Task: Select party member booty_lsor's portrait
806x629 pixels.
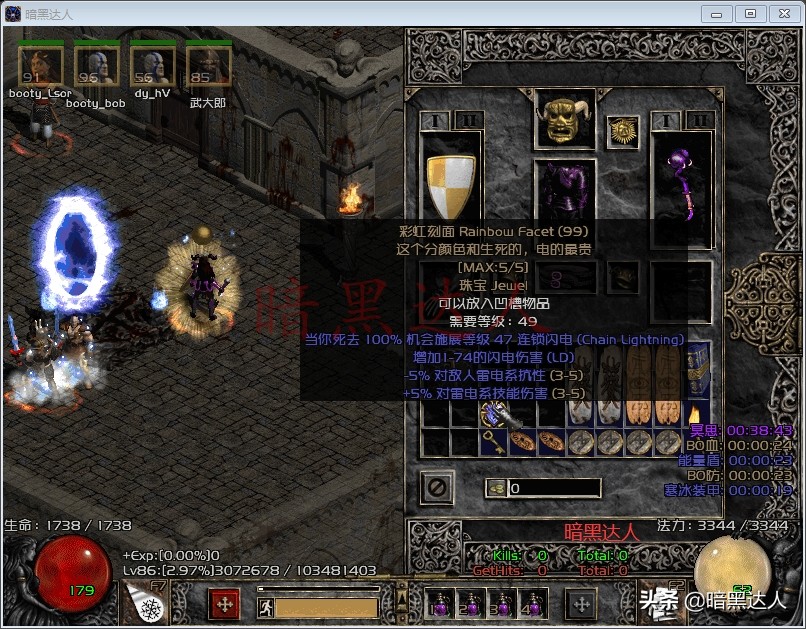Action: pos(41,67)
